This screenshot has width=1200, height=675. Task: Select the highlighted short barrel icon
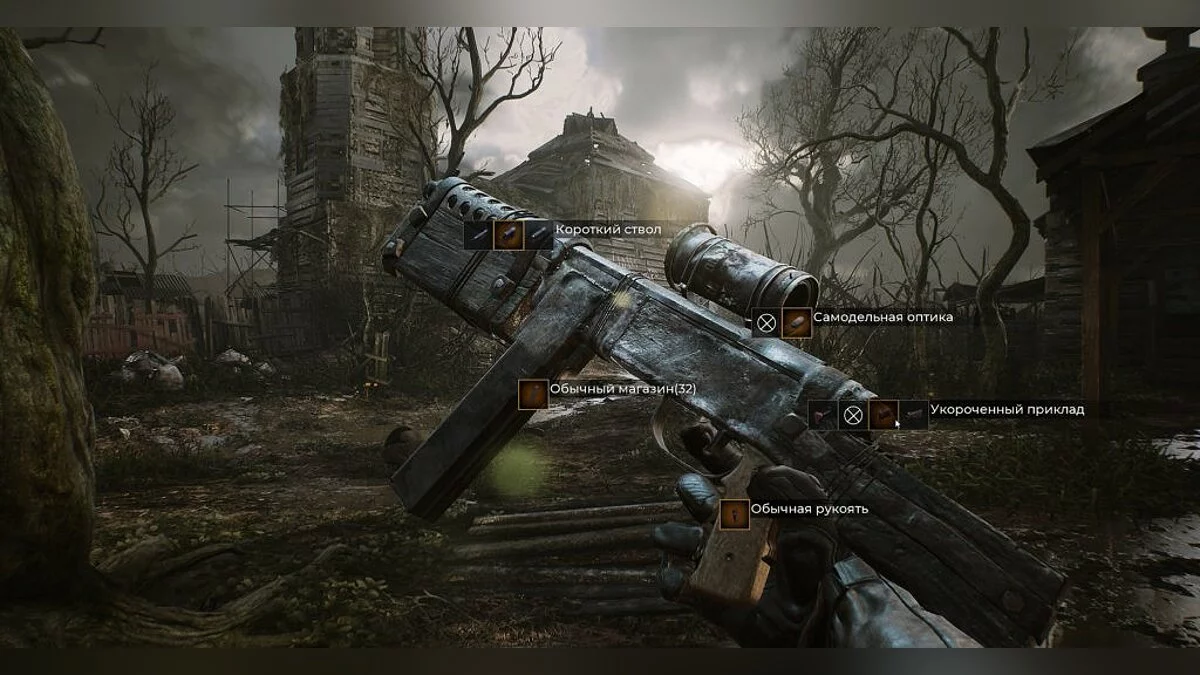point(509,235)
